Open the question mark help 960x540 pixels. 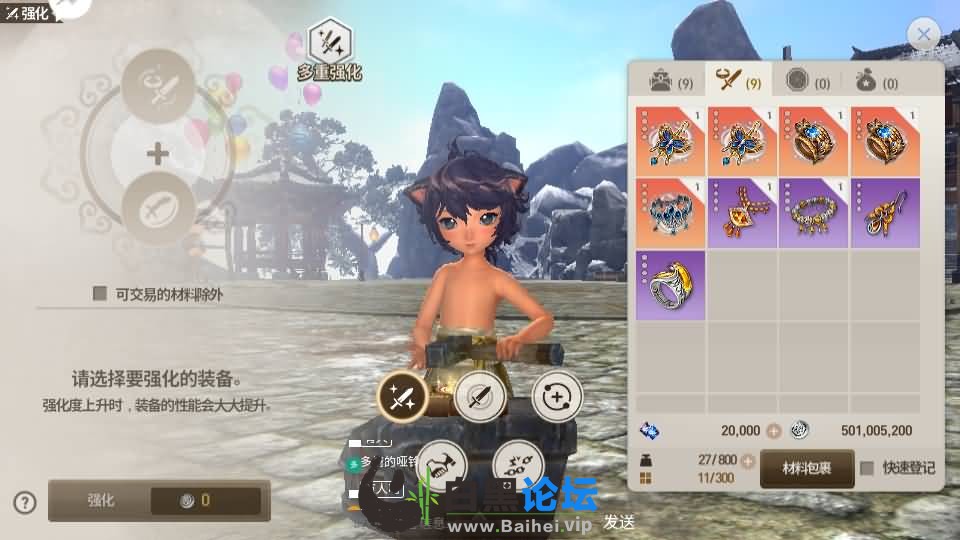26,502
